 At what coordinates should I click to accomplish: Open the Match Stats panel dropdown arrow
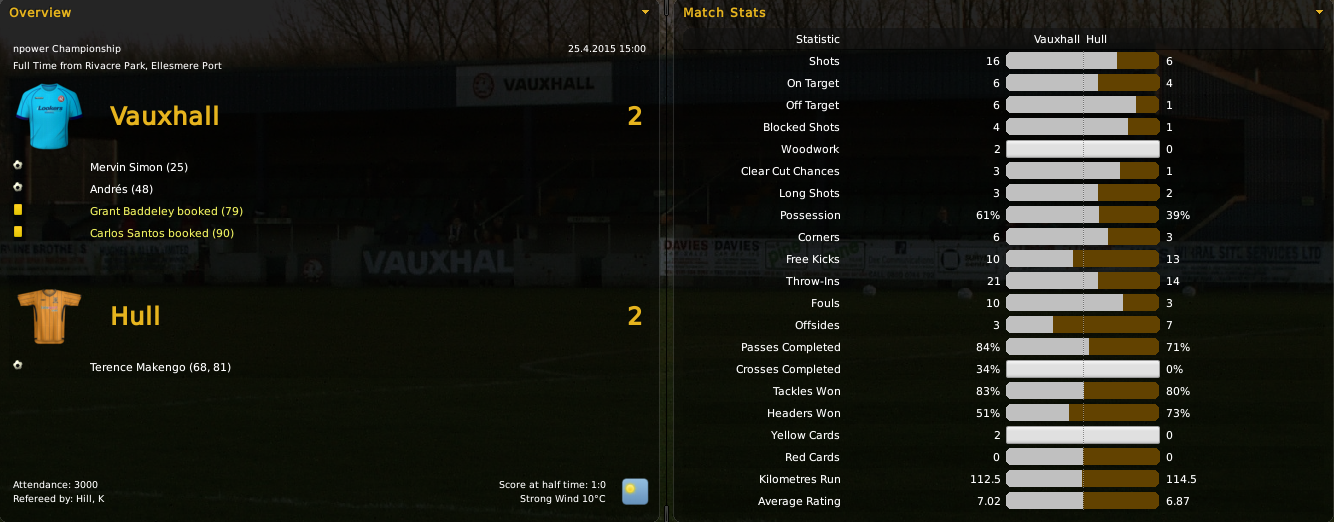click(x=1319, y=13)
